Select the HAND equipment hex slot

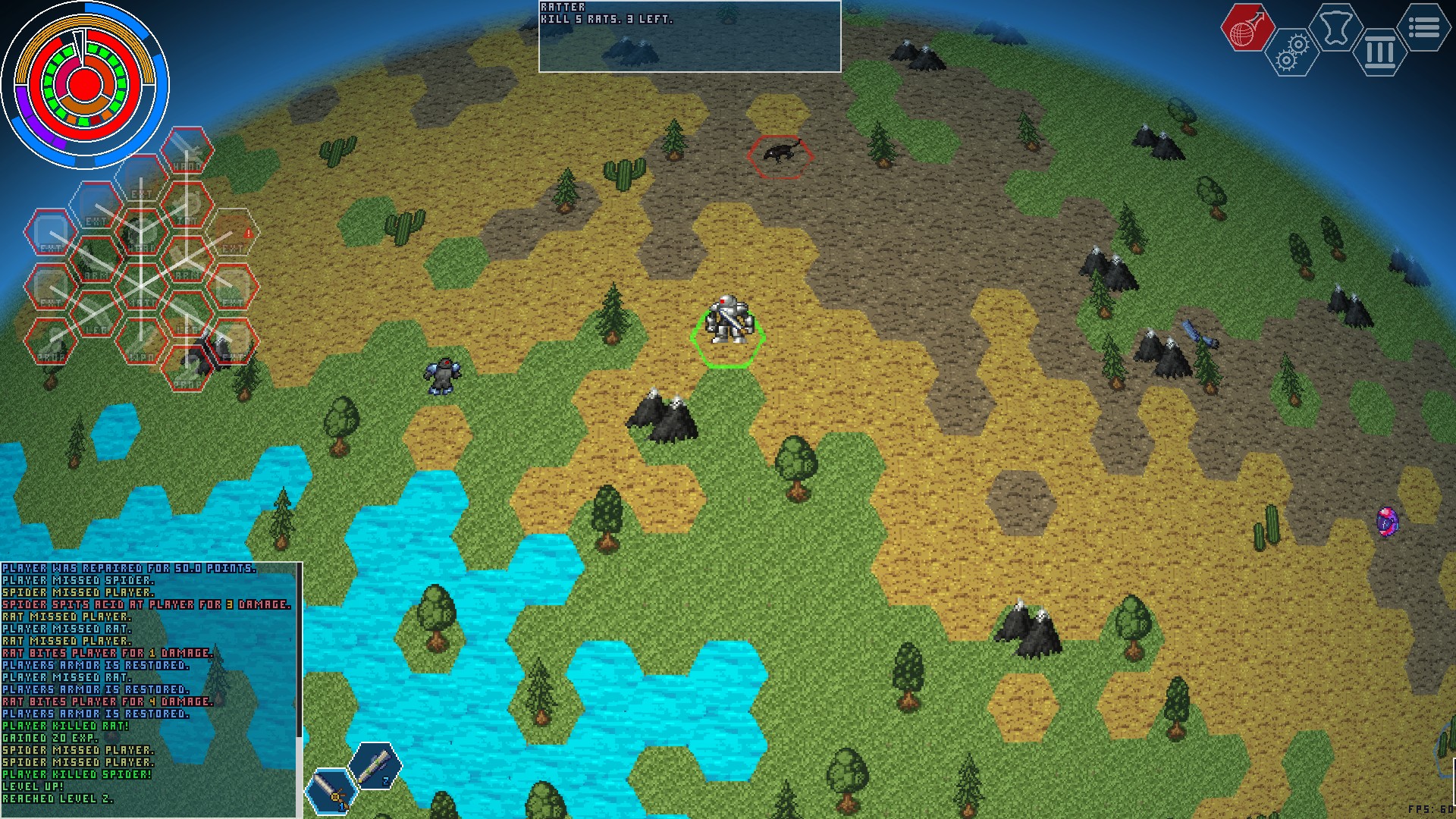pos(187,151)
